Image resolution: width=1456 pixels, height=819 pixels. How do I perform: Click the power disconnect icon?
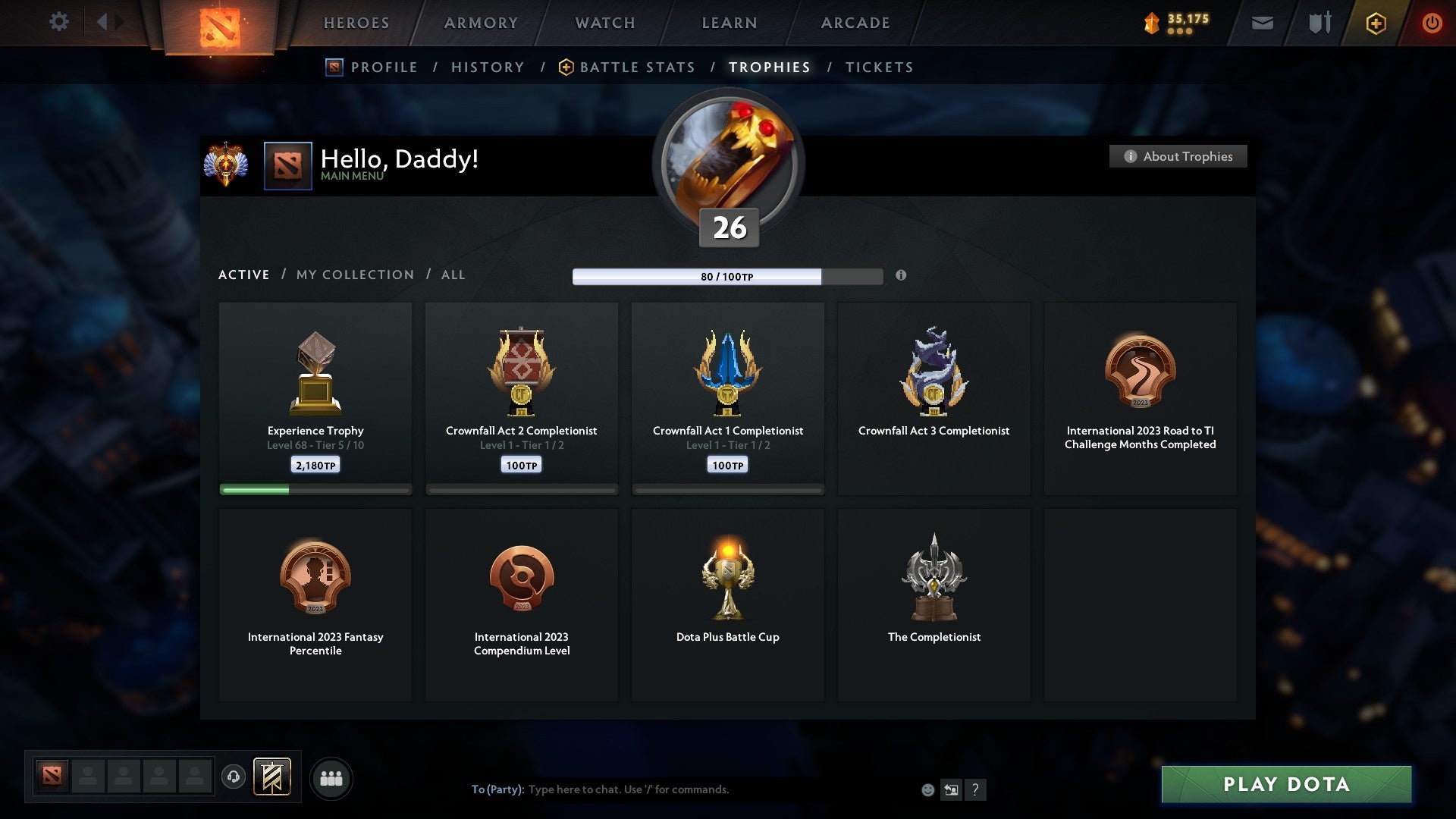click(x=1432, y=23)
